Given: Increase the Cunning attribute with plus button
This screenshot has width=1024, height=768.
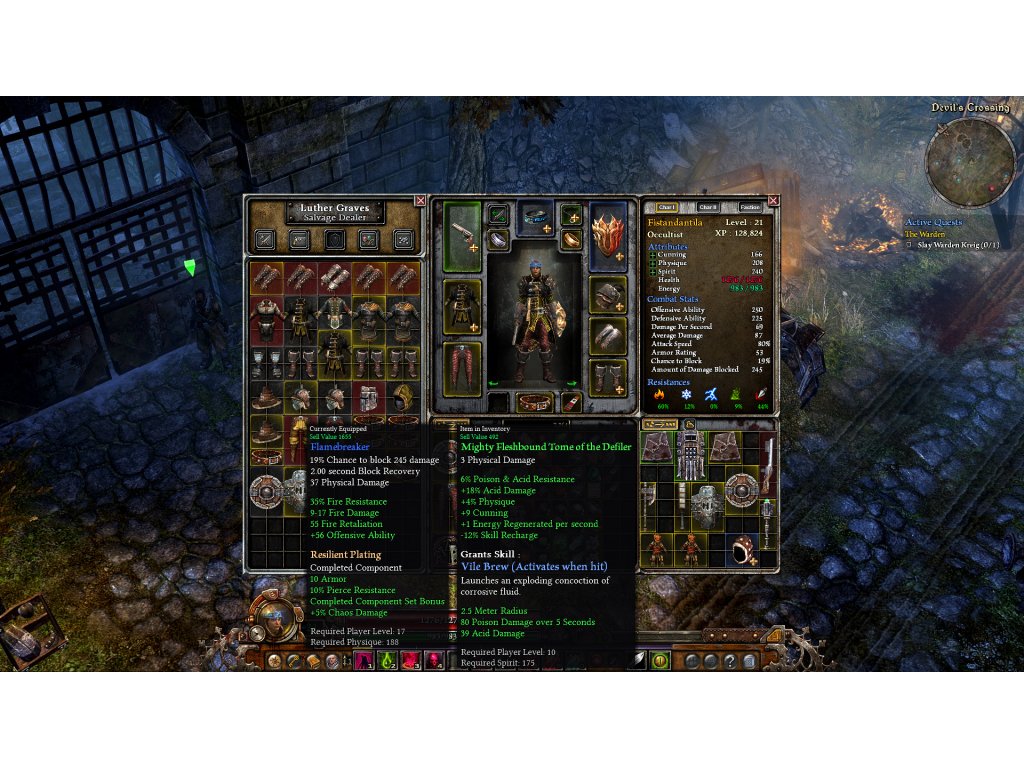Looking at the screenshot, I should tap(653, 255).
